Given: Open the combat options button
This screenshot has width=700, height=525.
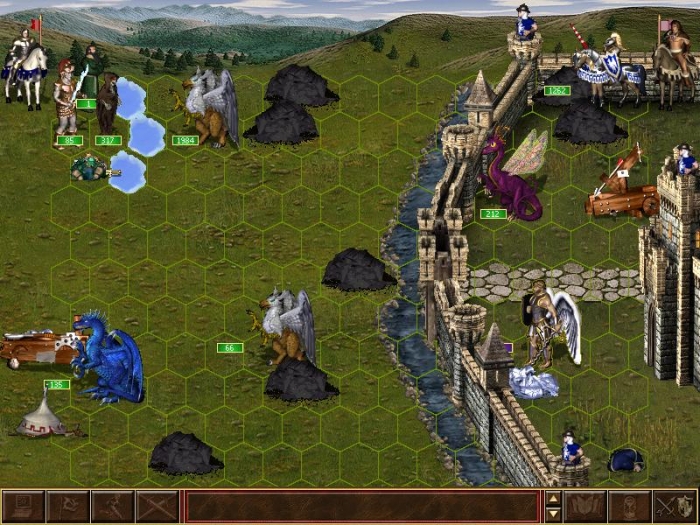Looking at the screenshot, I should [x=22, y=506].
